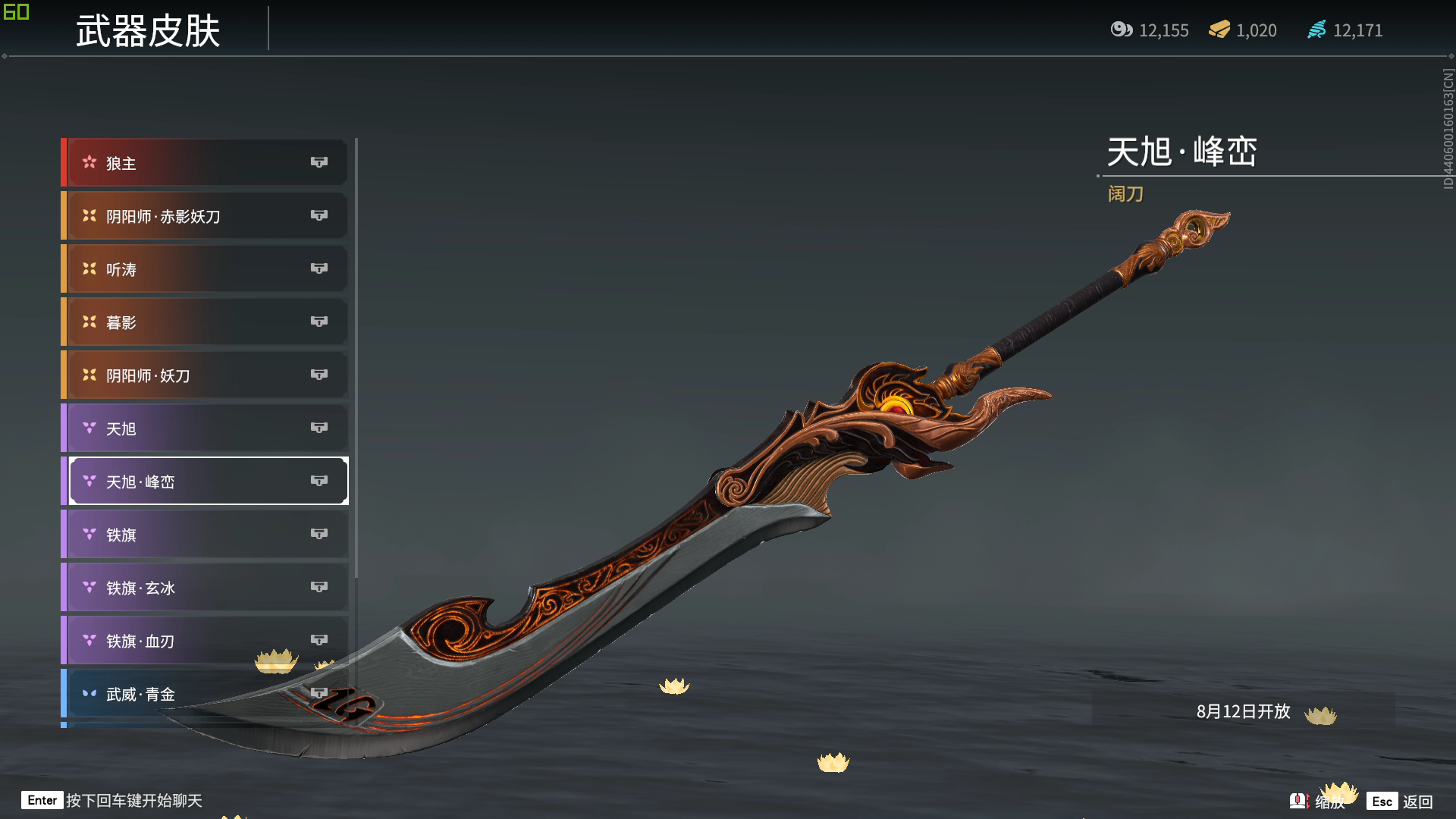Select the 铁旗 weapon skin
This screenshot has height=819, width=1456.
click(x=205, y=535)
